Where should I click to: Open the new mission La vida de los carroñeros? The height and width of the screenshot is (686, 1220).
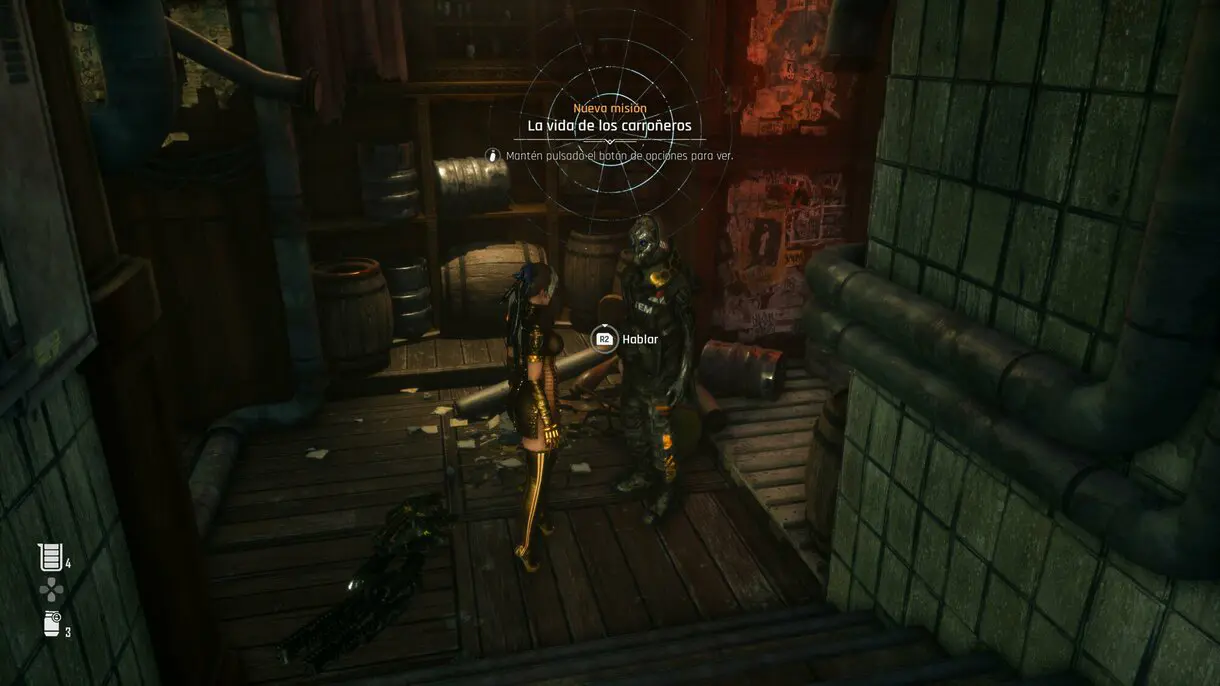coord(609,127)
